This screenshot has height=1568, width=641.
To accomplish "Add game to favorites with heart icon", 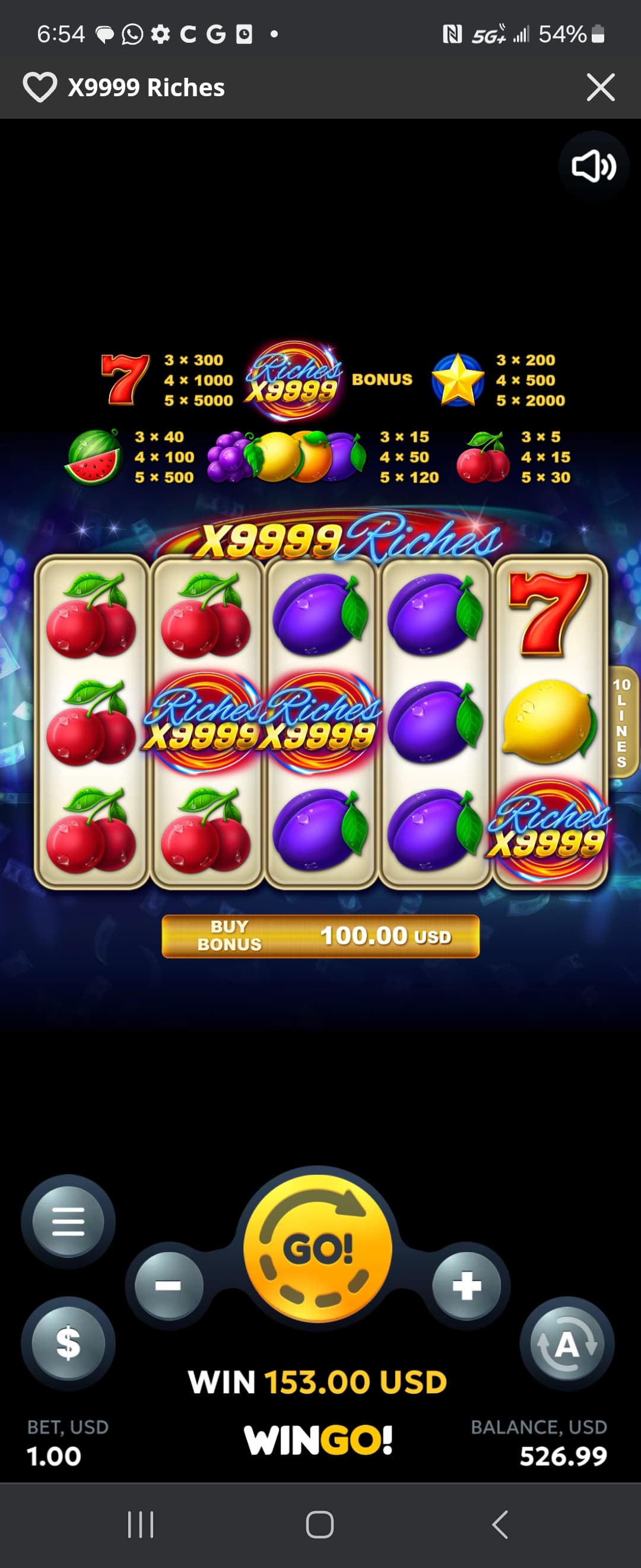I will pyautogui.click(x=40, y=87).
